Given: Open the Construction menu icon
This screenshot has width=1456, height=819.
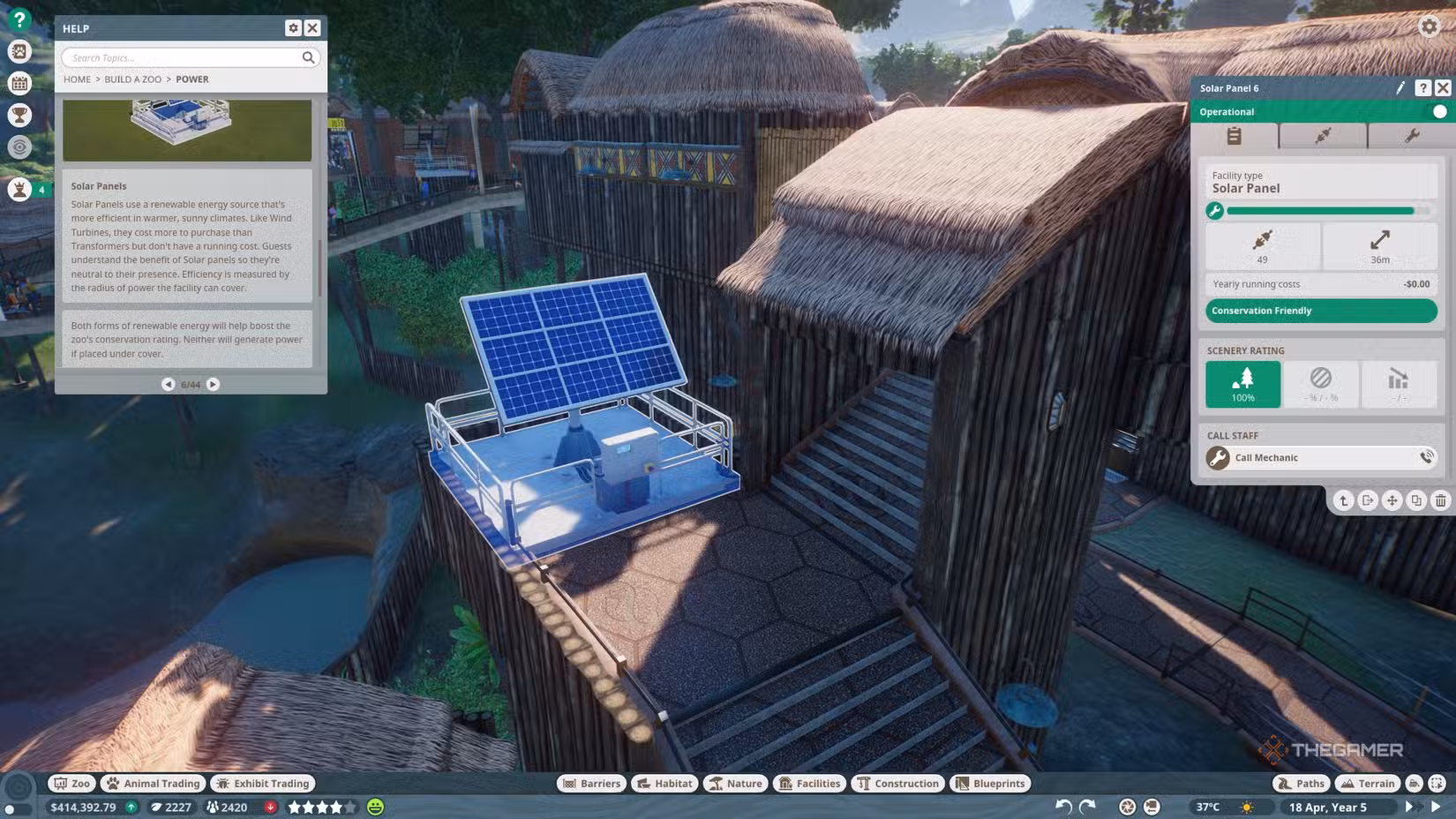Looking at the screenshot, I should (897, 783).
